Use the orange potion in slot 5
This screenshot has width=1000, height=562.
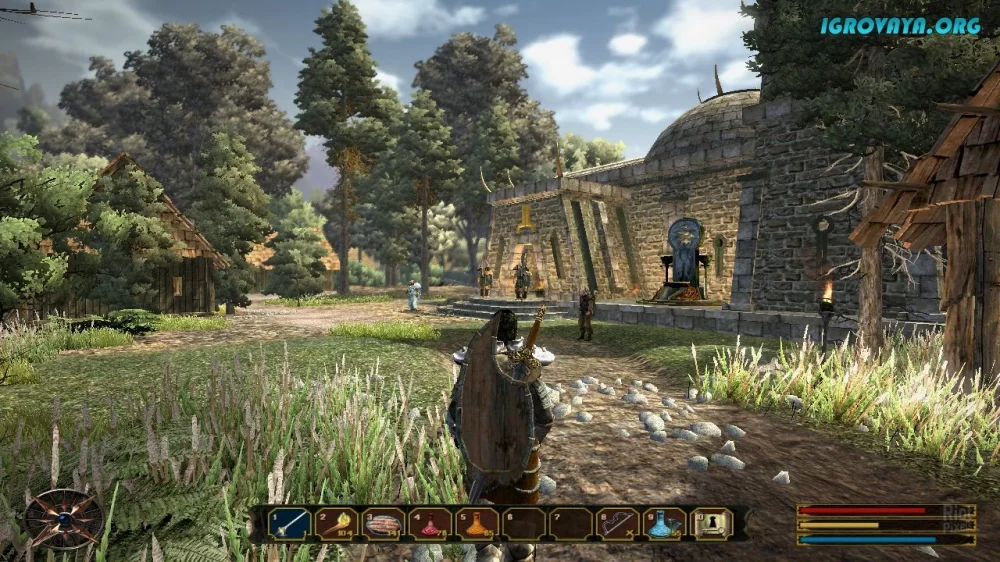pyautogui.click(x=478, y=523)
